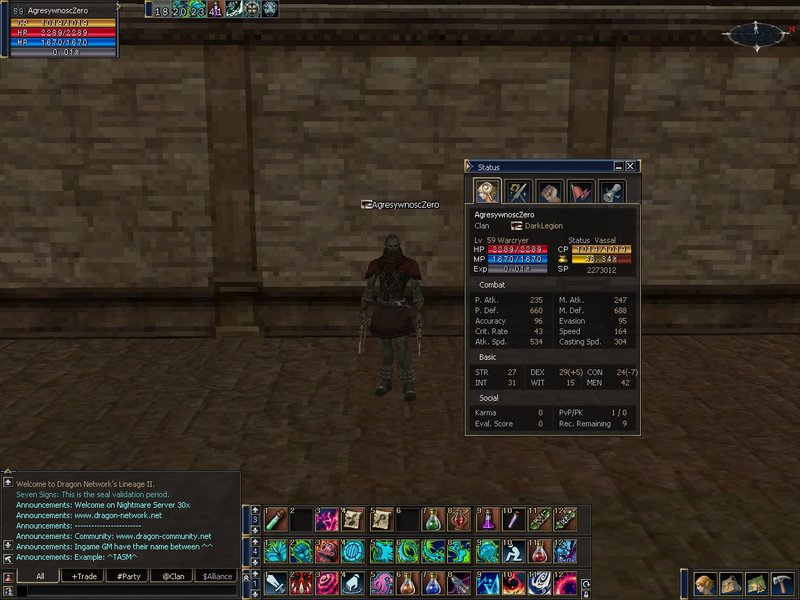Screen dimensions: 800x600
Task: Use the red potion in middle hotbar slot 11
Action: pyautogui.click(x=540, y=551)
